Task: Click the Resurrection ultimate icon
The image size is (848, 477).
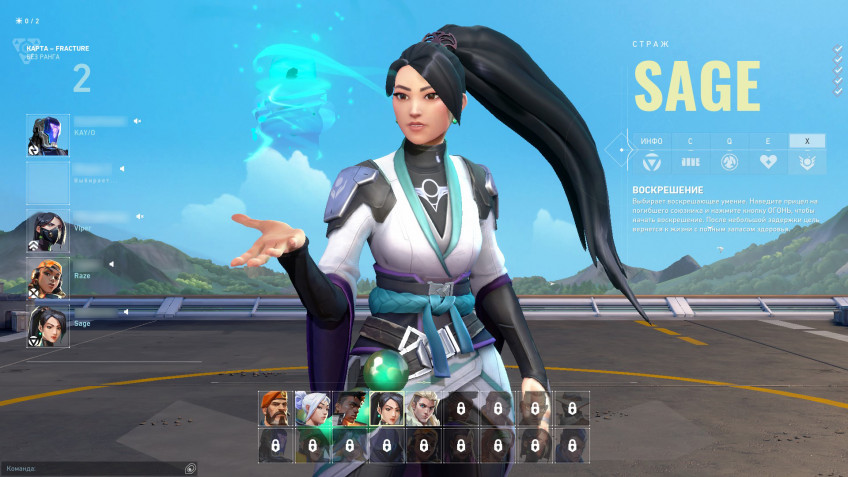Action: 807,162
